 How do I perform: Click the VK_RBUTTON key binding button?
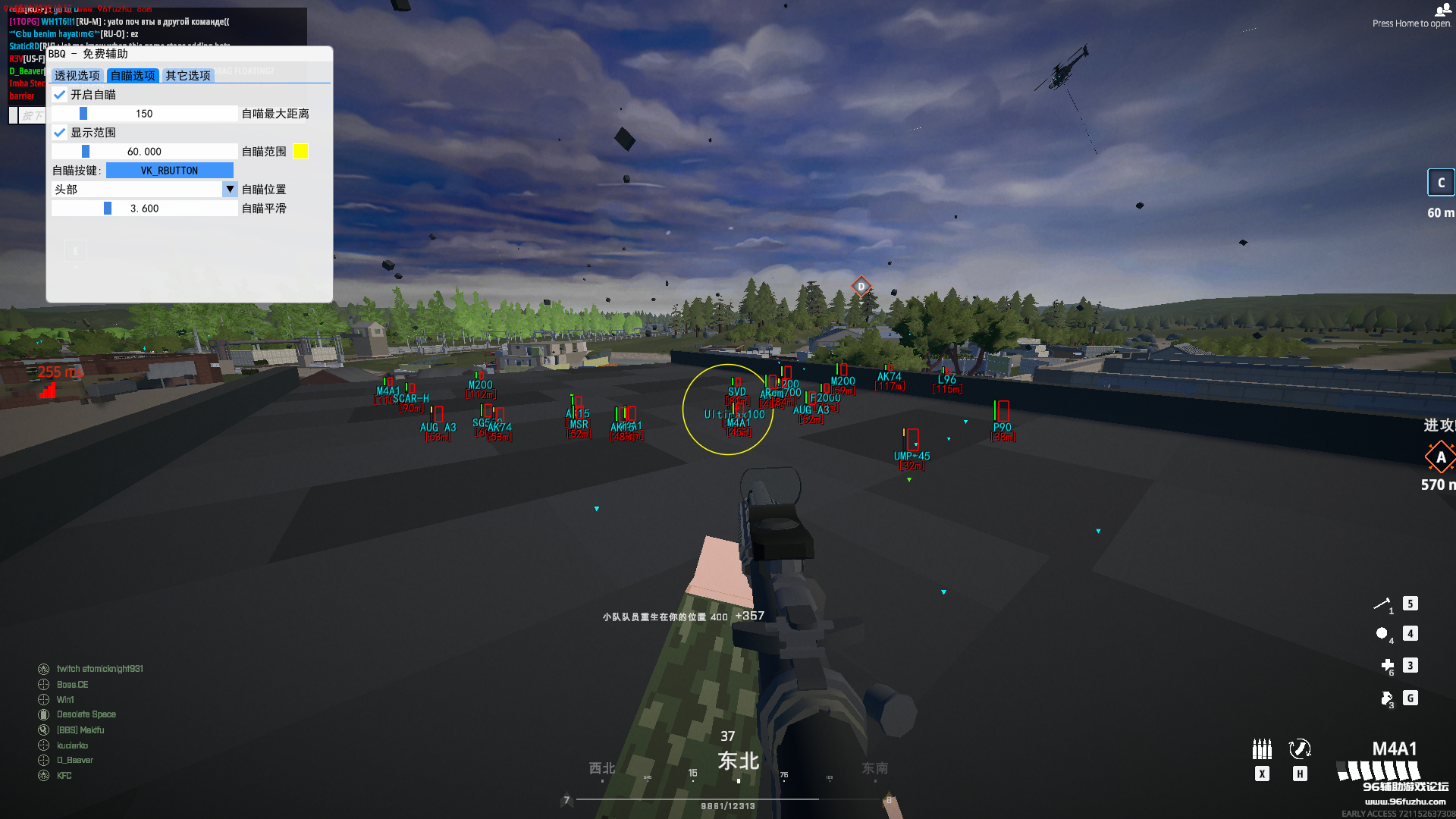pyautogui.click(x=169, y=171)
